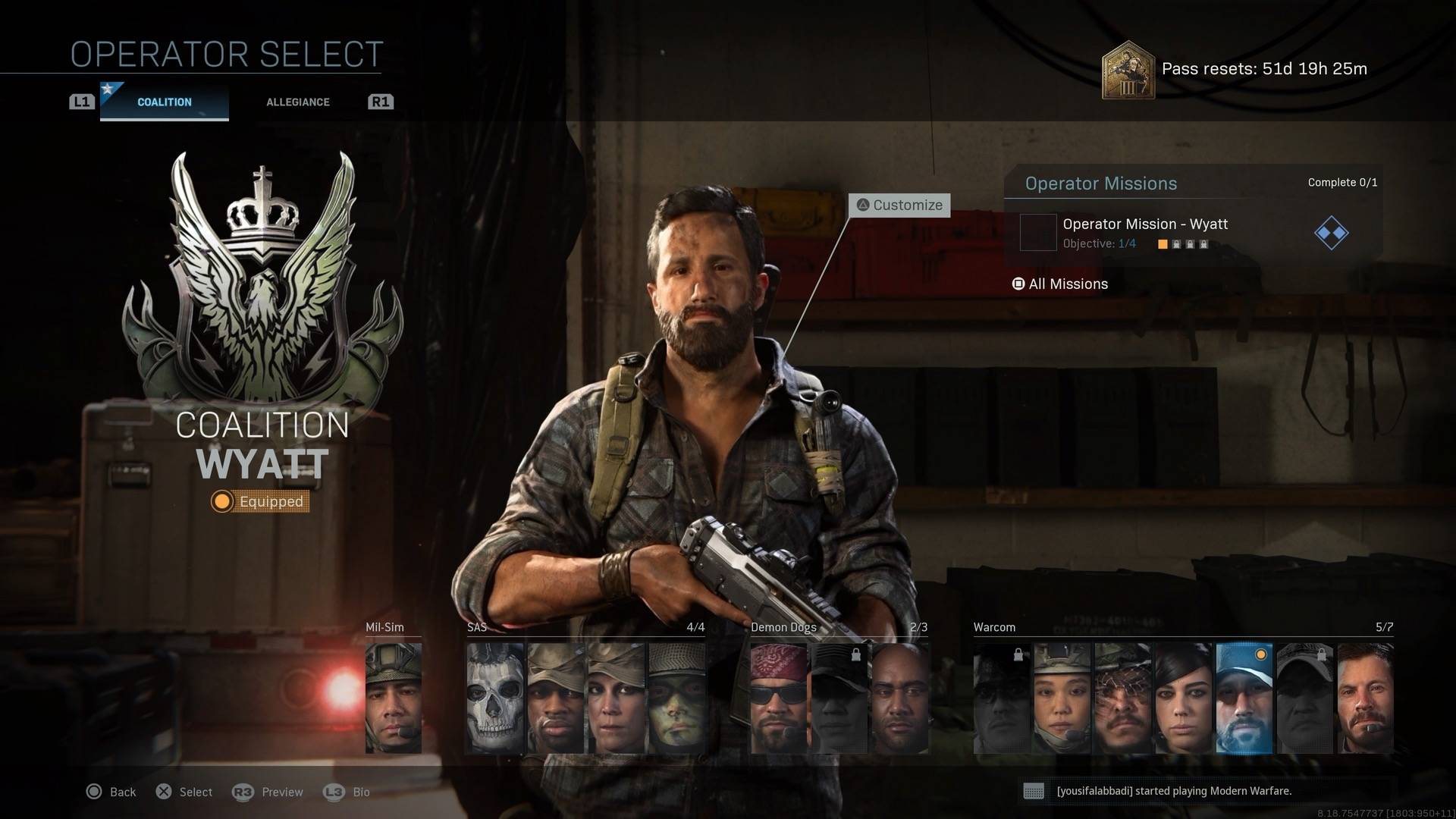The image size is (1456, 819).
Task: Select the Mil-Sim operator portrait
Action: [x=394, y=698]
